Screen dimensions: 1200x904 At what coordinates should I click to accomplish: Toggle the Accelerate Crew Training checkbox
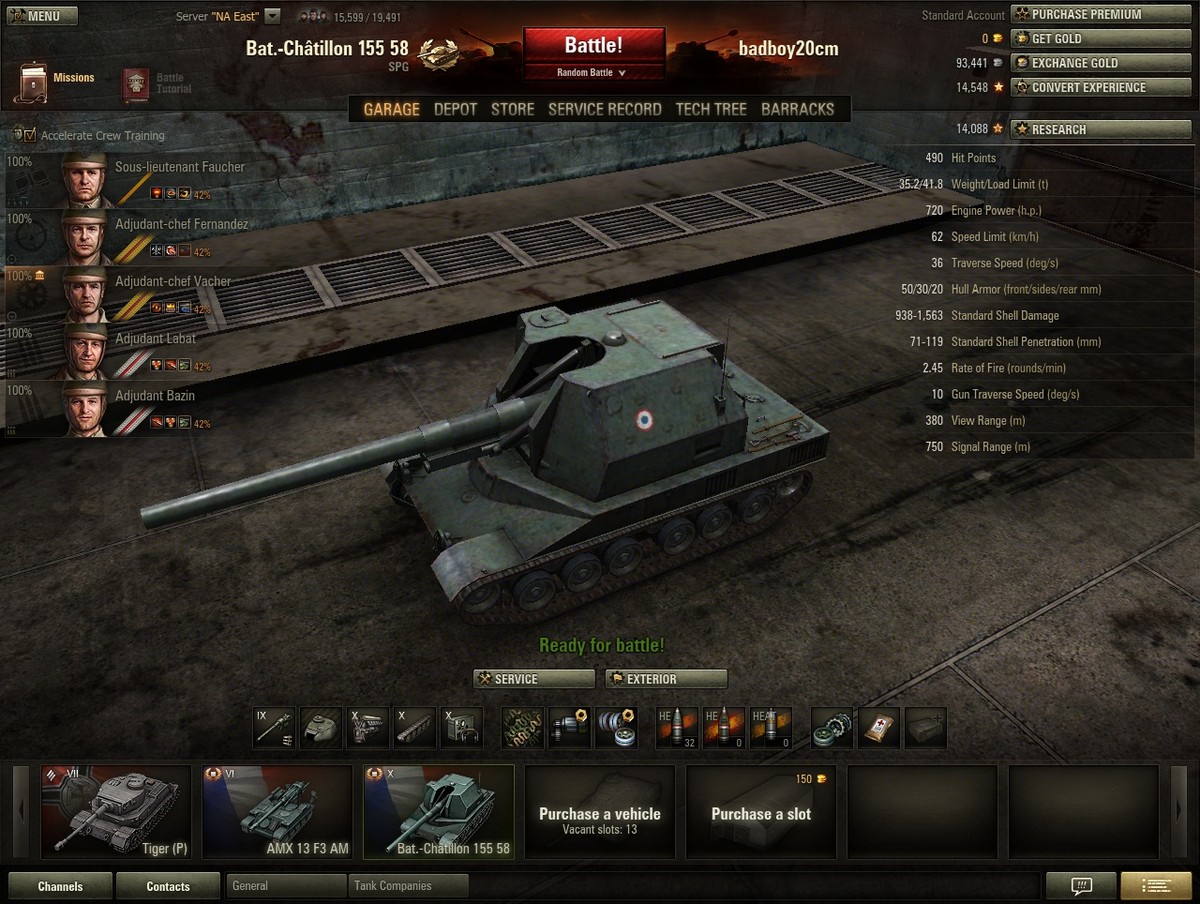coord(28,135)
